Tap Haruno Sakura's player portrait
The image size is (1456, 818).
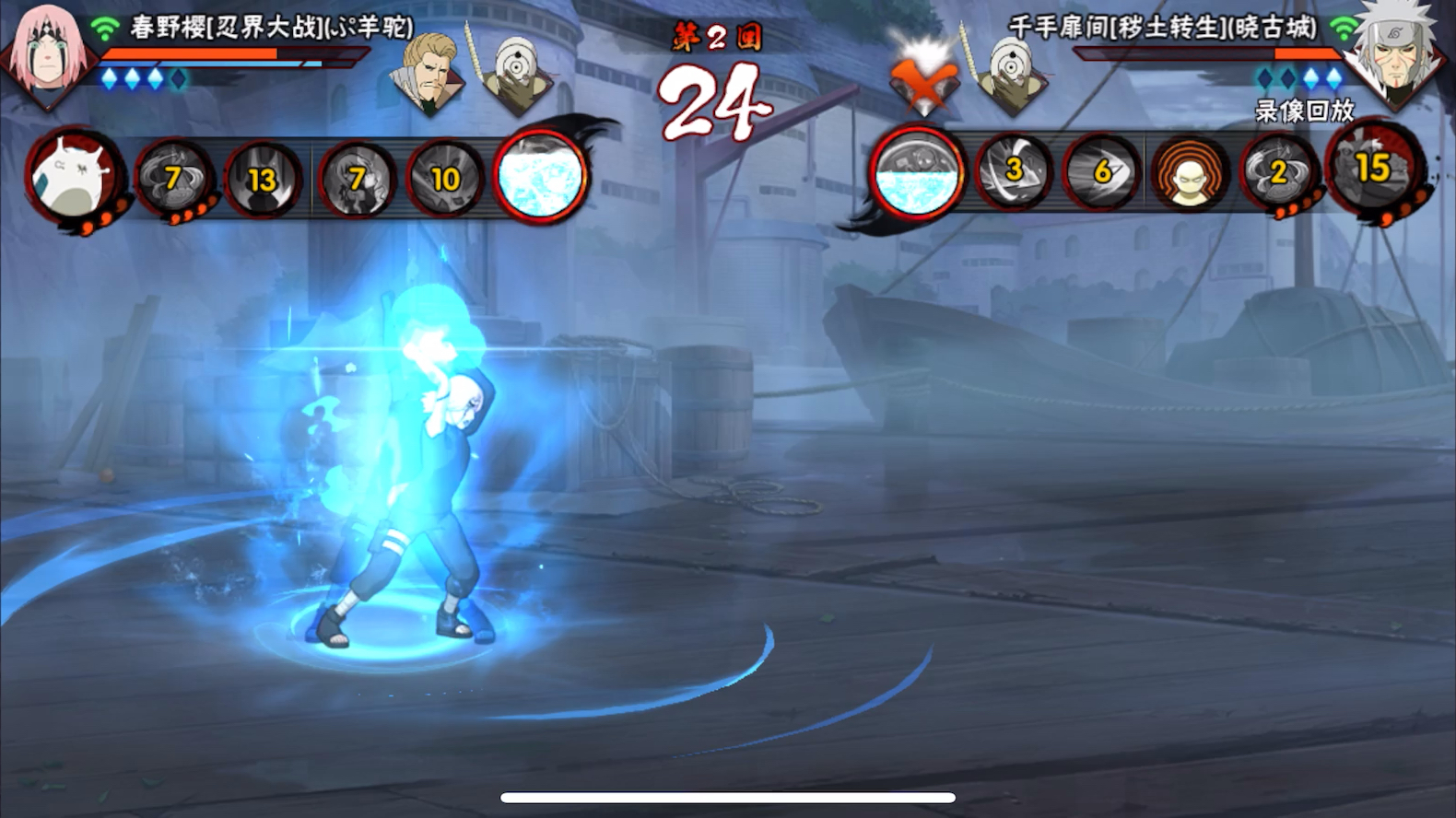(46, 57)
